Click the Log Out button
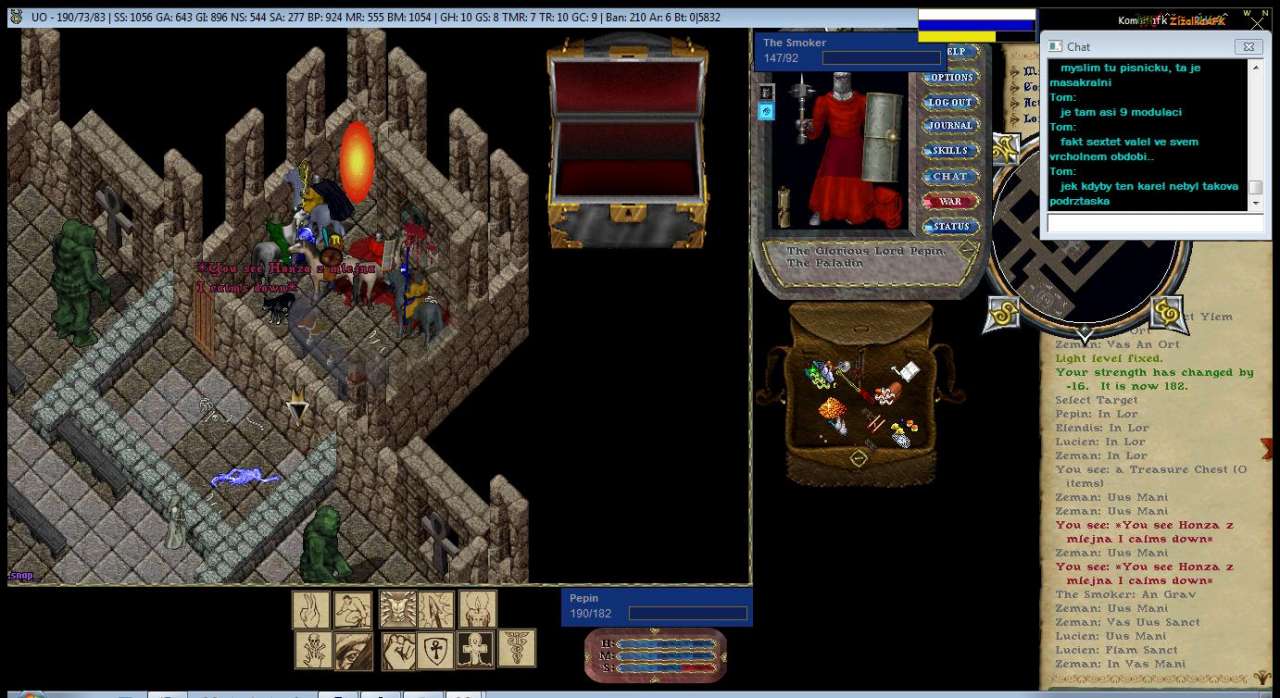Screen dimensions: 1280x698 tap(950, 102)
